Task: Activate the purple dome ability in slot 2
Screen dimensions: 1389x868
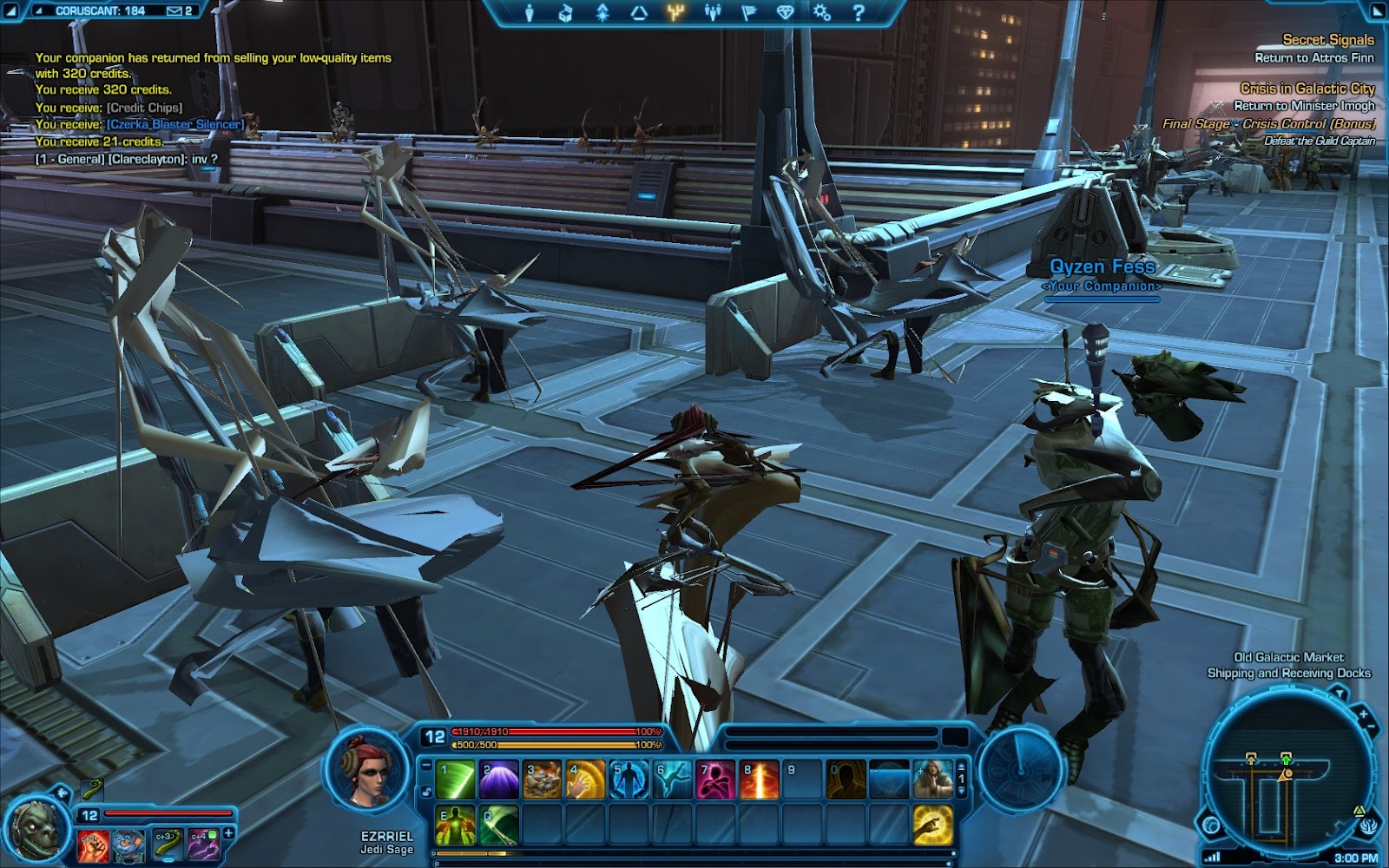Action: (499, 779)
